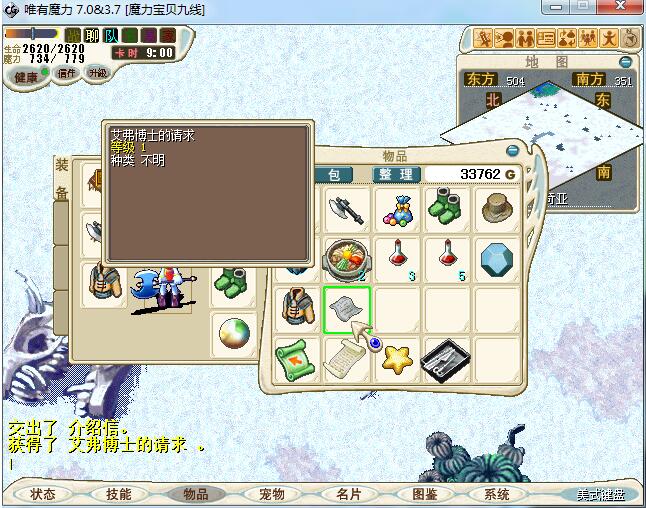Image resolution: width=646 pixels, height=508 pixels.
Task: Open the 系统 system menu
Action: (497, 494)
